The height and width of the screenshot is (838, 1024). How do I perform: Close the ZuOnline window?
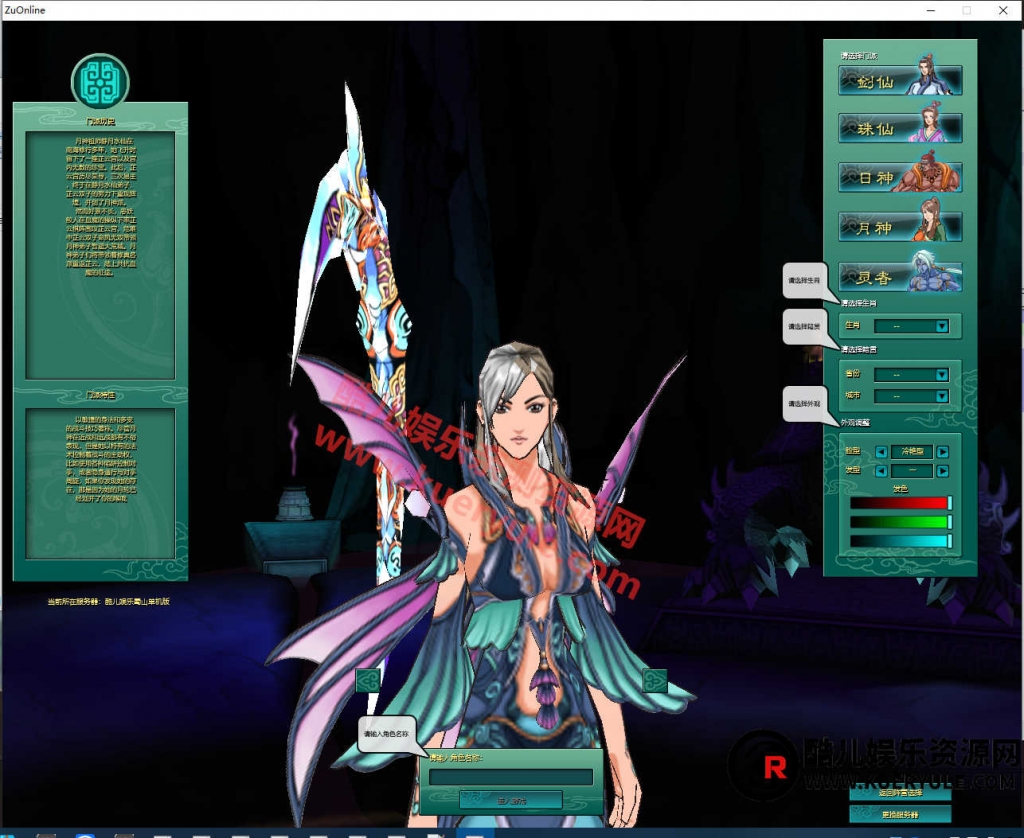(1002, 9)
